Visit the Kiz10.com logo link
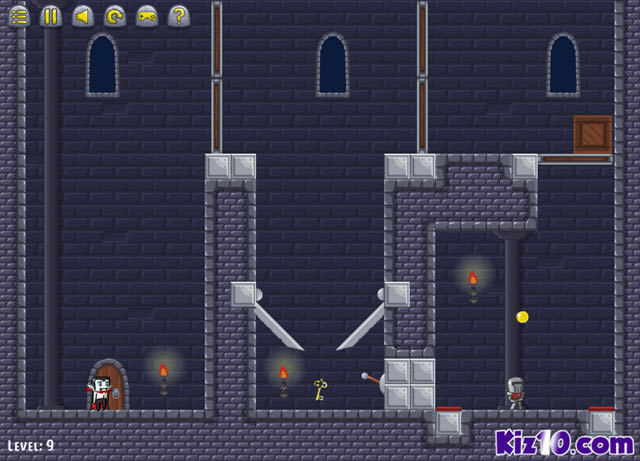 (564, 442)
